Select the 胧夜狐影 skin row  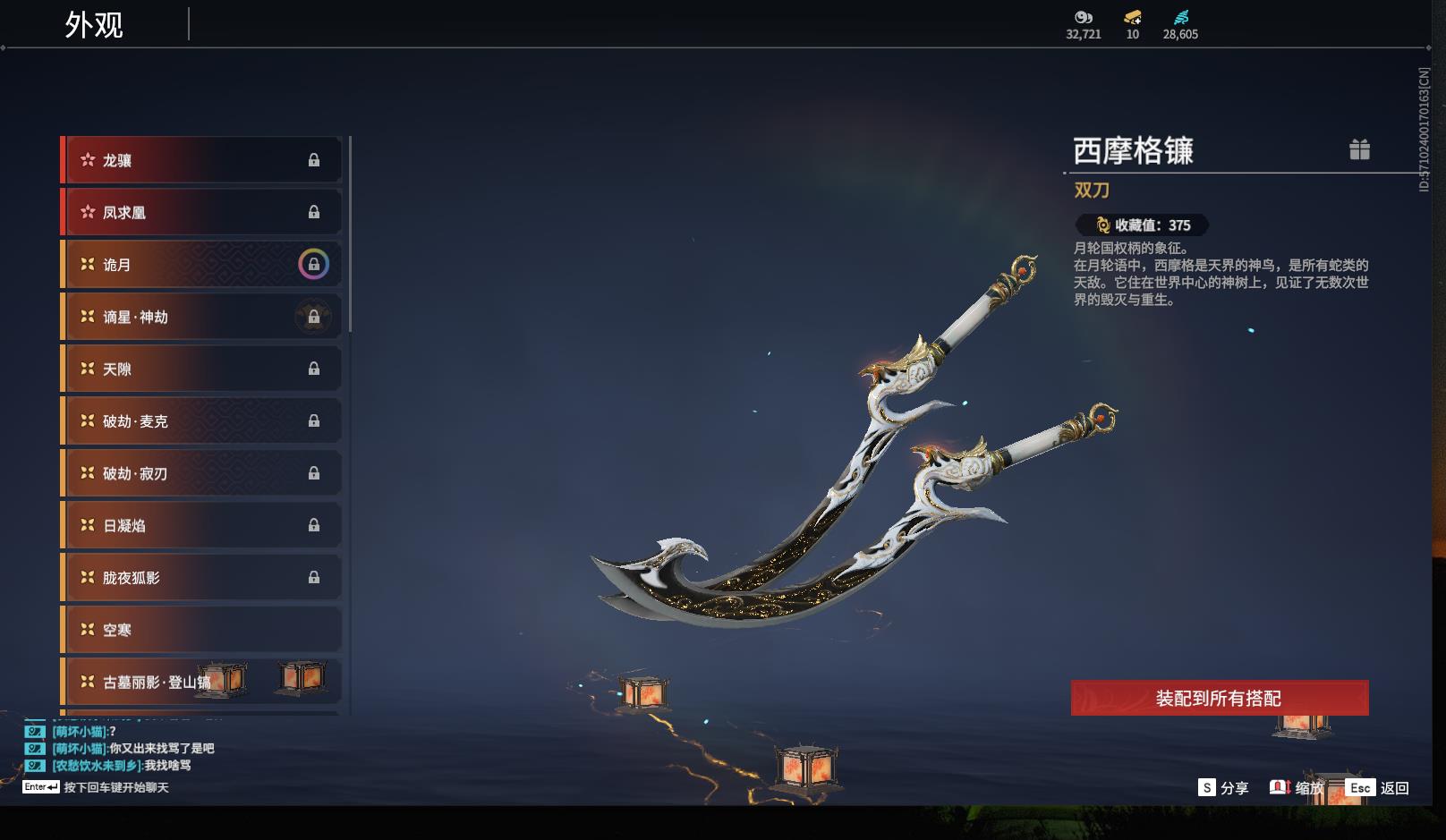coord(201,578)
